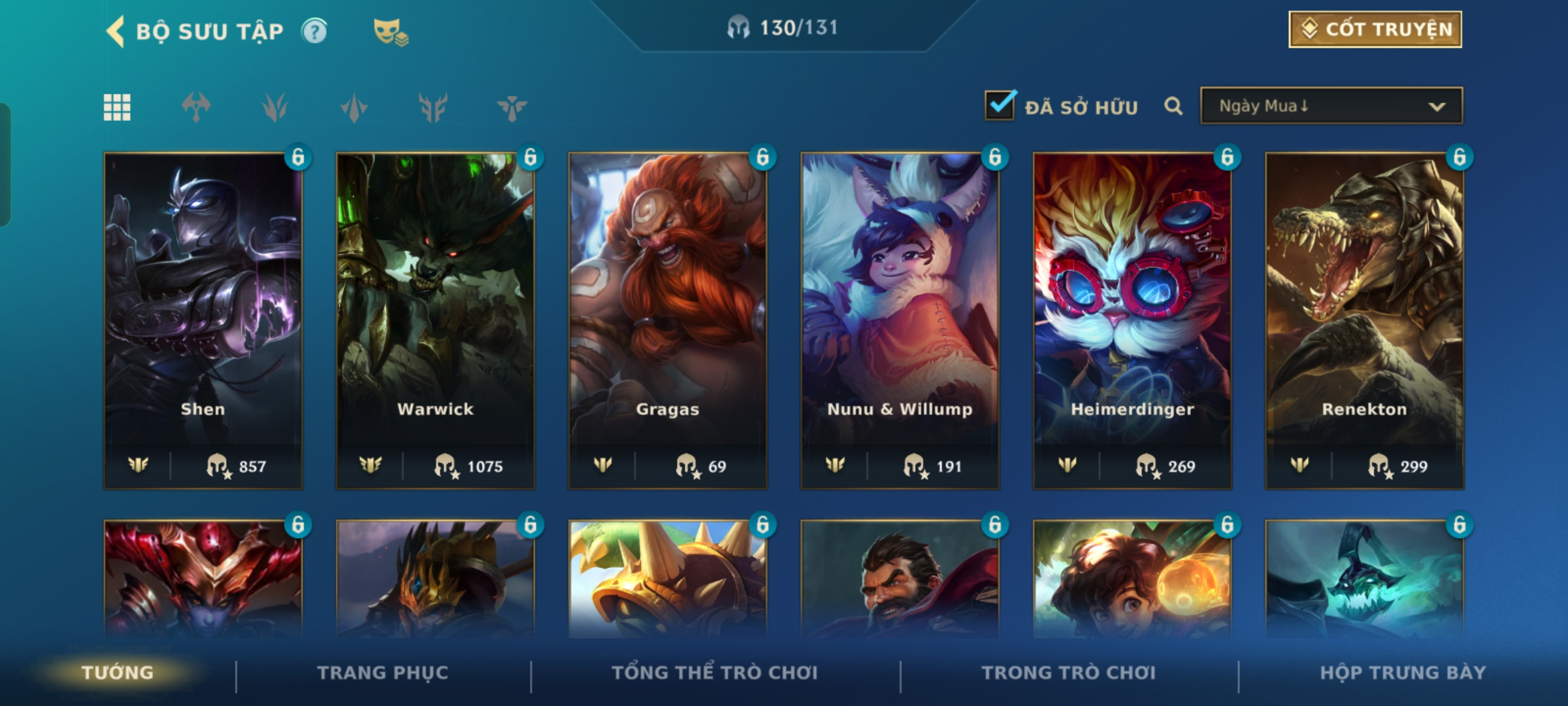Open the Cốt Truyện button
1568x706 pixels.
[x=1375, y=29]
